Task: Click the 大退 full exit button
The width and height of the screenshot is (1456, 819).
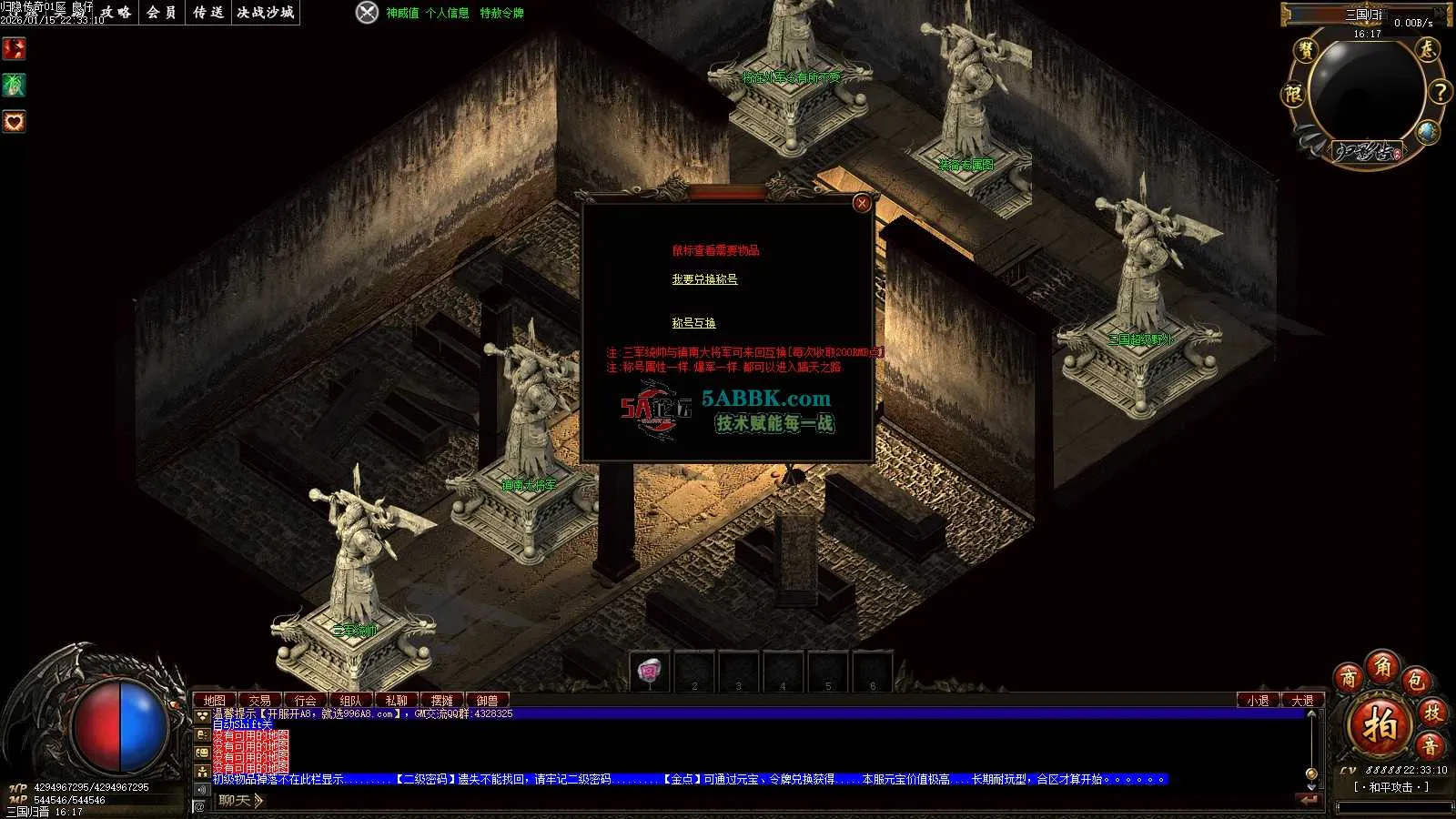Action: pyautogui.click(x=1302, y=701)
